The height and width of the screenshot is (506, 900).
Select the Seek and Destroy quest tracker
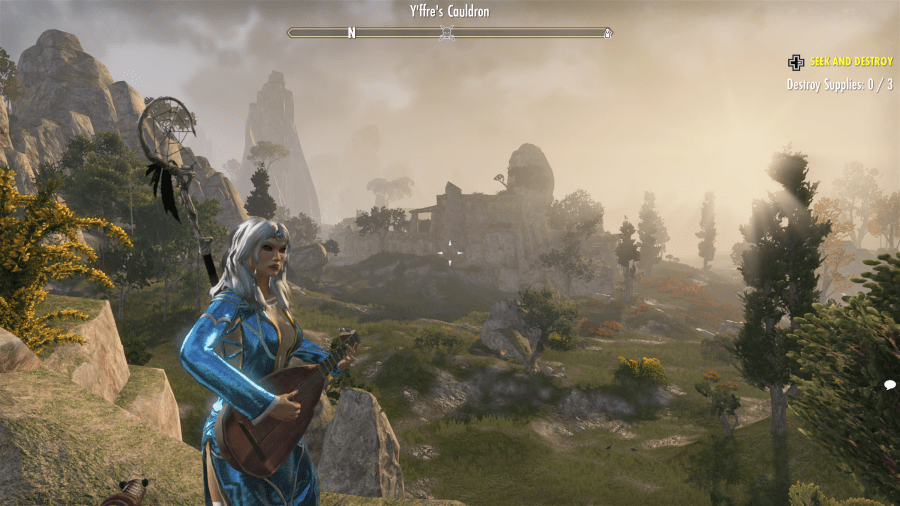pos(851,62)
